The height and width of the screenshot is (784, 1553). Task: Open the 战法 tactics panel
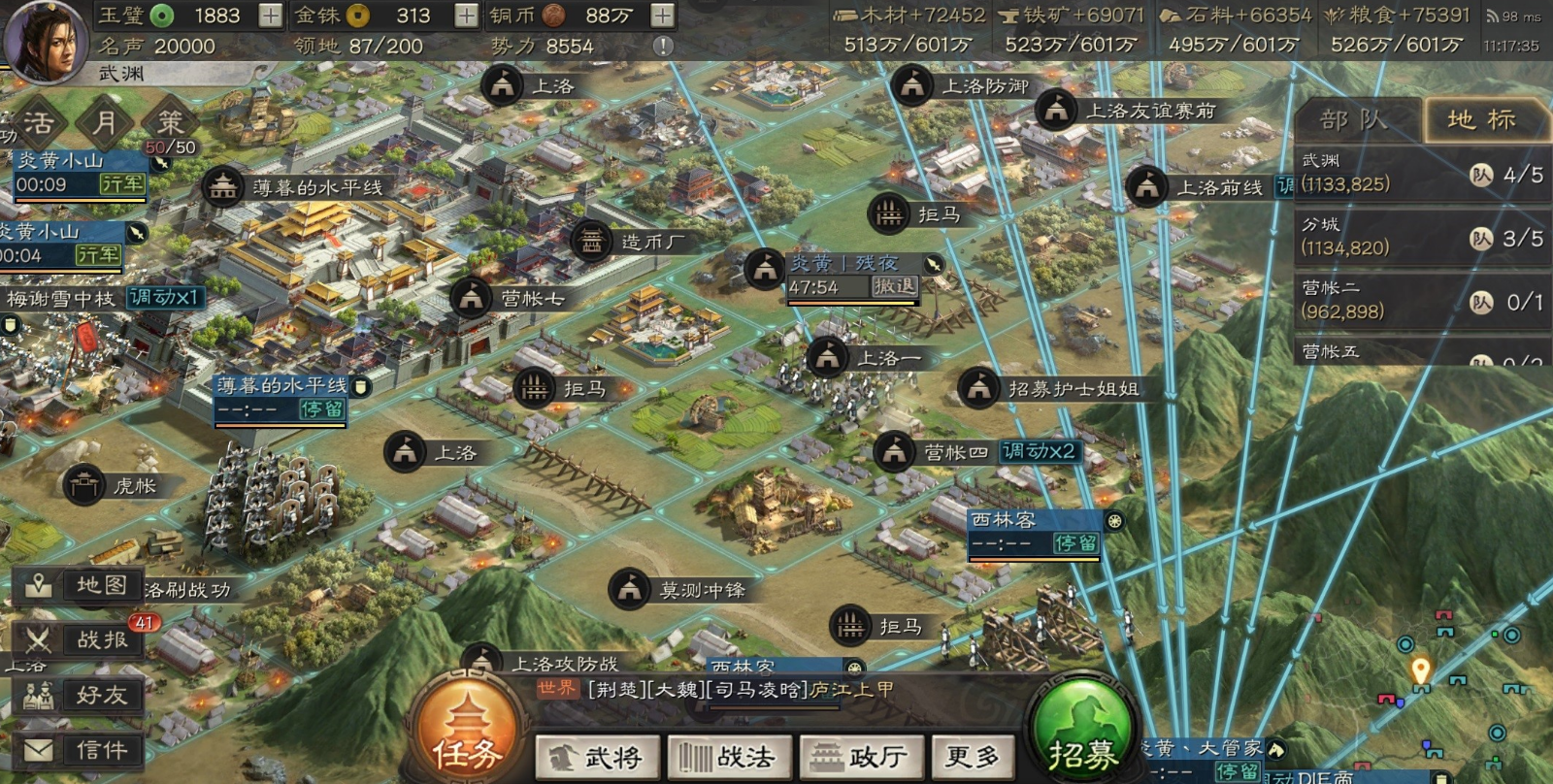click(729, 756)
